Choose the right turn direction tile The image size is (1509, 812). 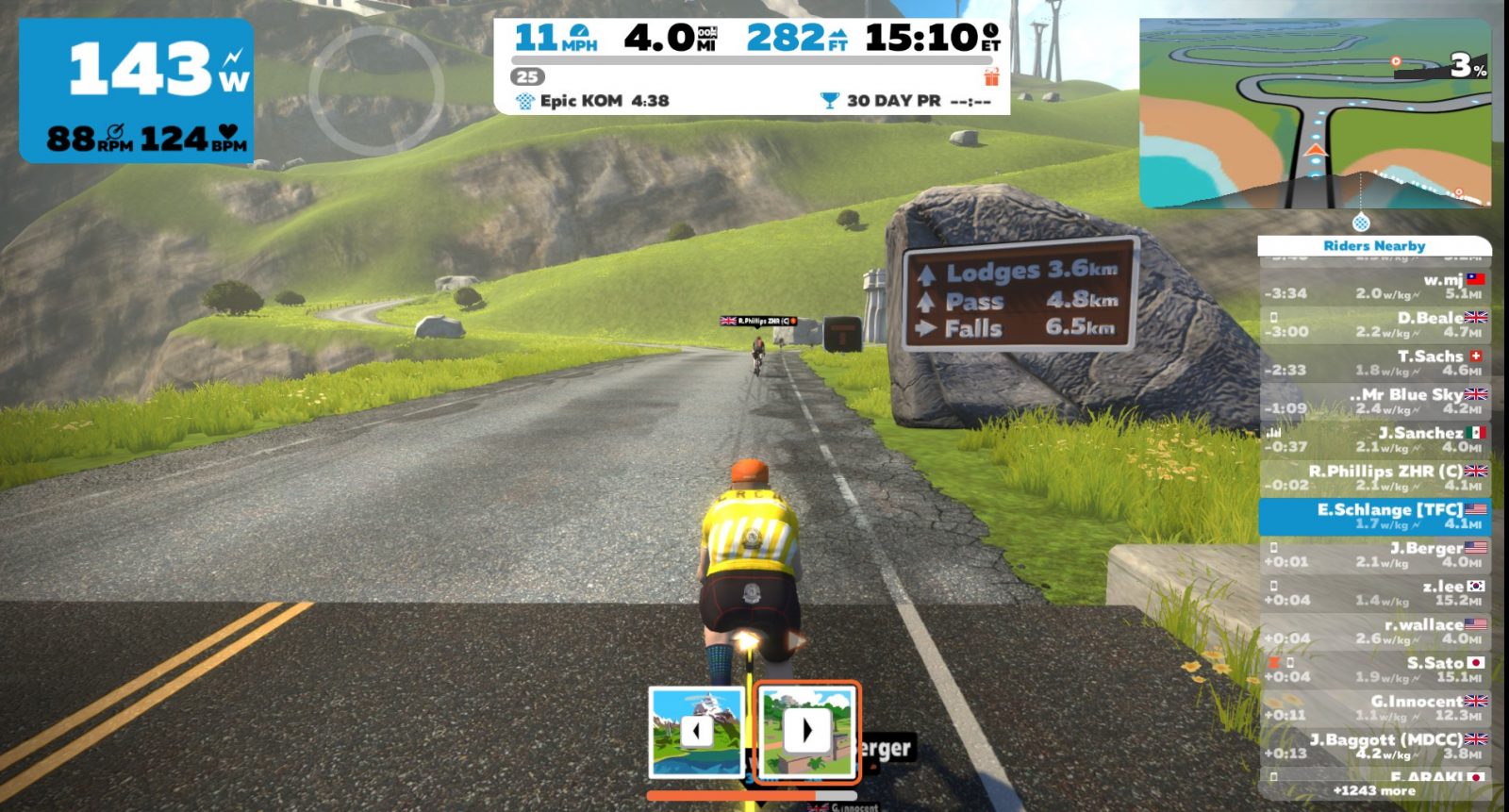[x=807, y=732]
